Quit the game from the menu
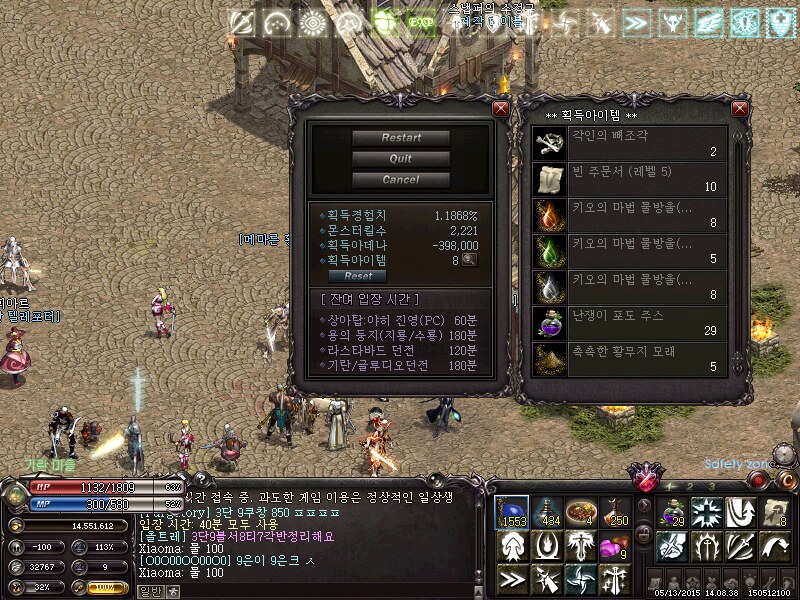The width and height of the screenshot is (800, 600). [x=400, y=159]
